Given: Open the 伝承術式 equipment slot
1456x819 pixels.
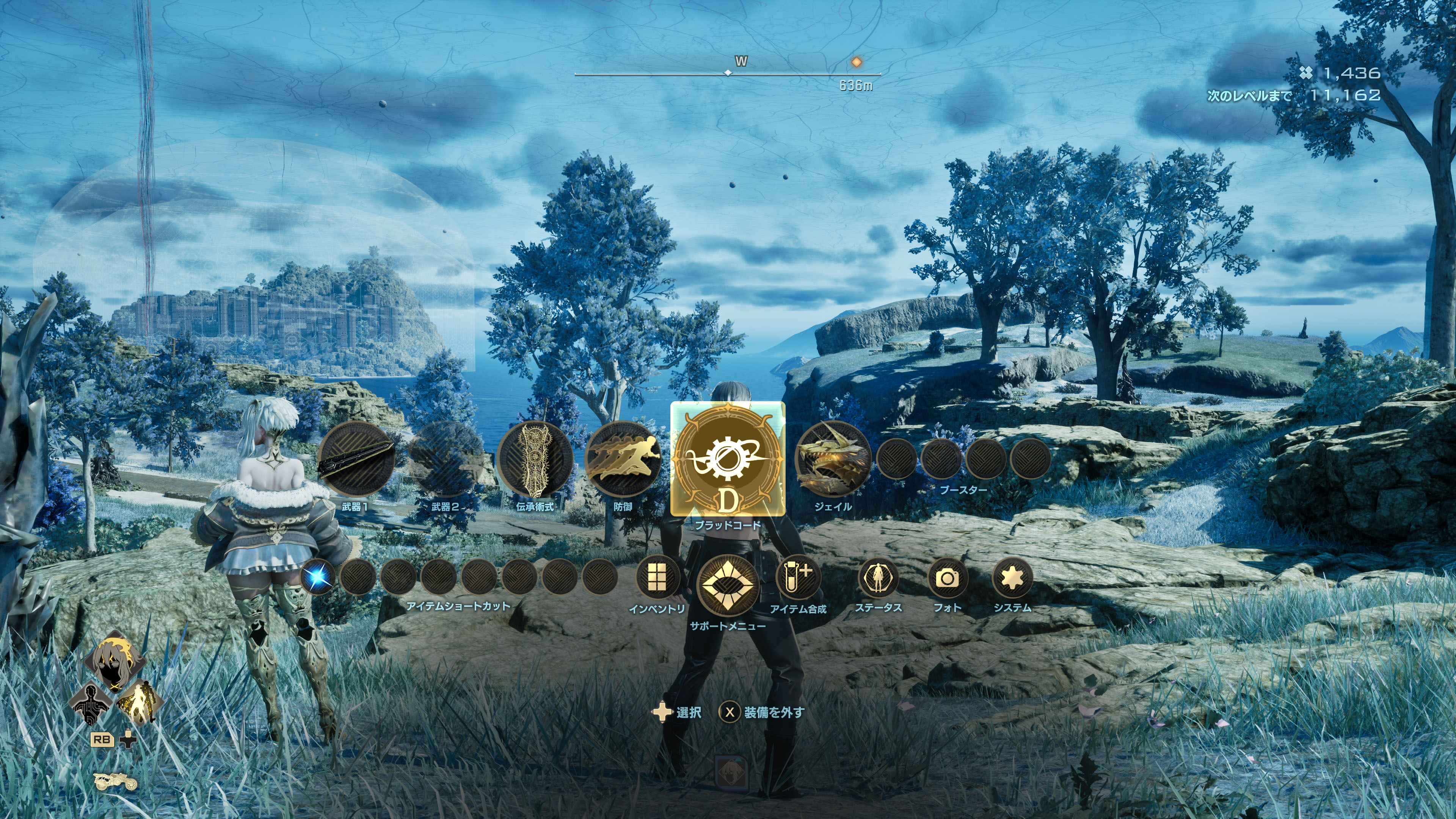Looking at the screenshot, I should tap(535, 459).
